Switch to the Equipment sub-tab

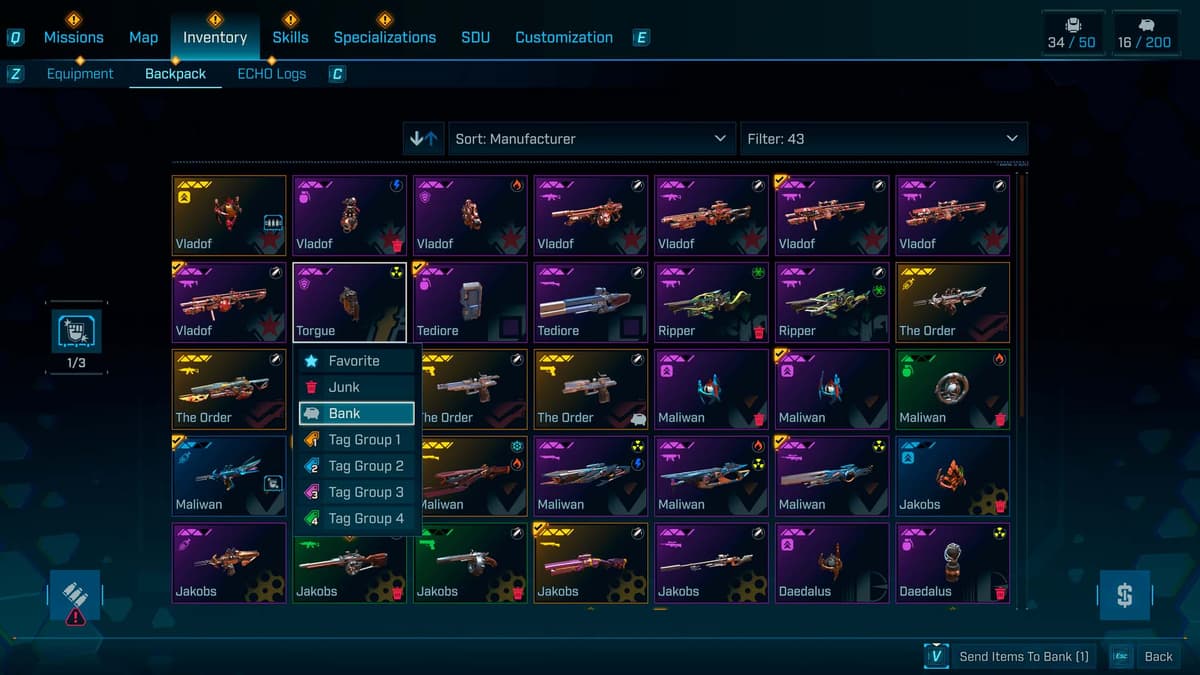click(x=80, y=74)
